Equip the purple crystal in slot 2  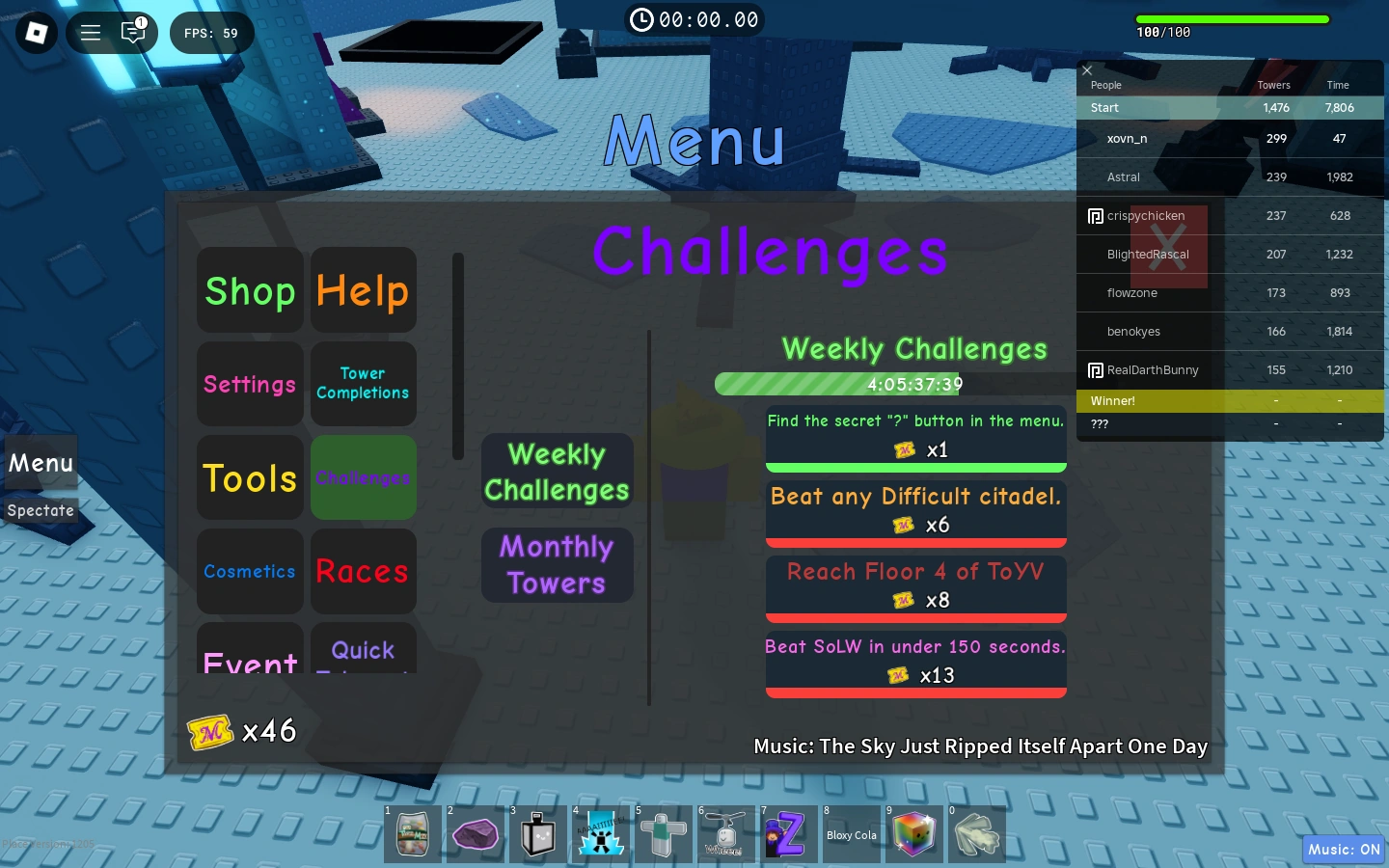coord(476,834)
